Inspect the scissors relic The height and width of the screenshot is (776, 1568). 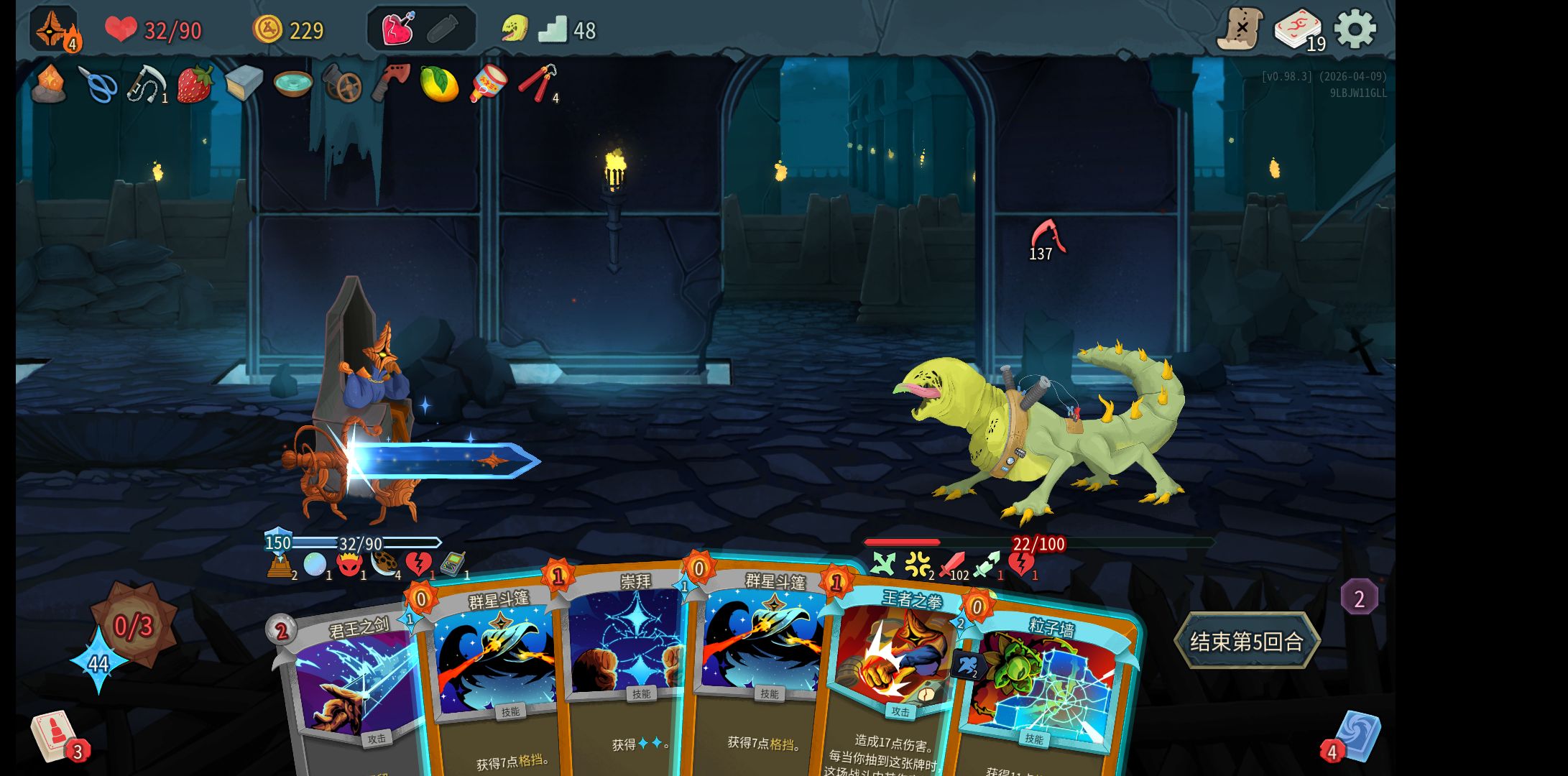coord(98,85)
